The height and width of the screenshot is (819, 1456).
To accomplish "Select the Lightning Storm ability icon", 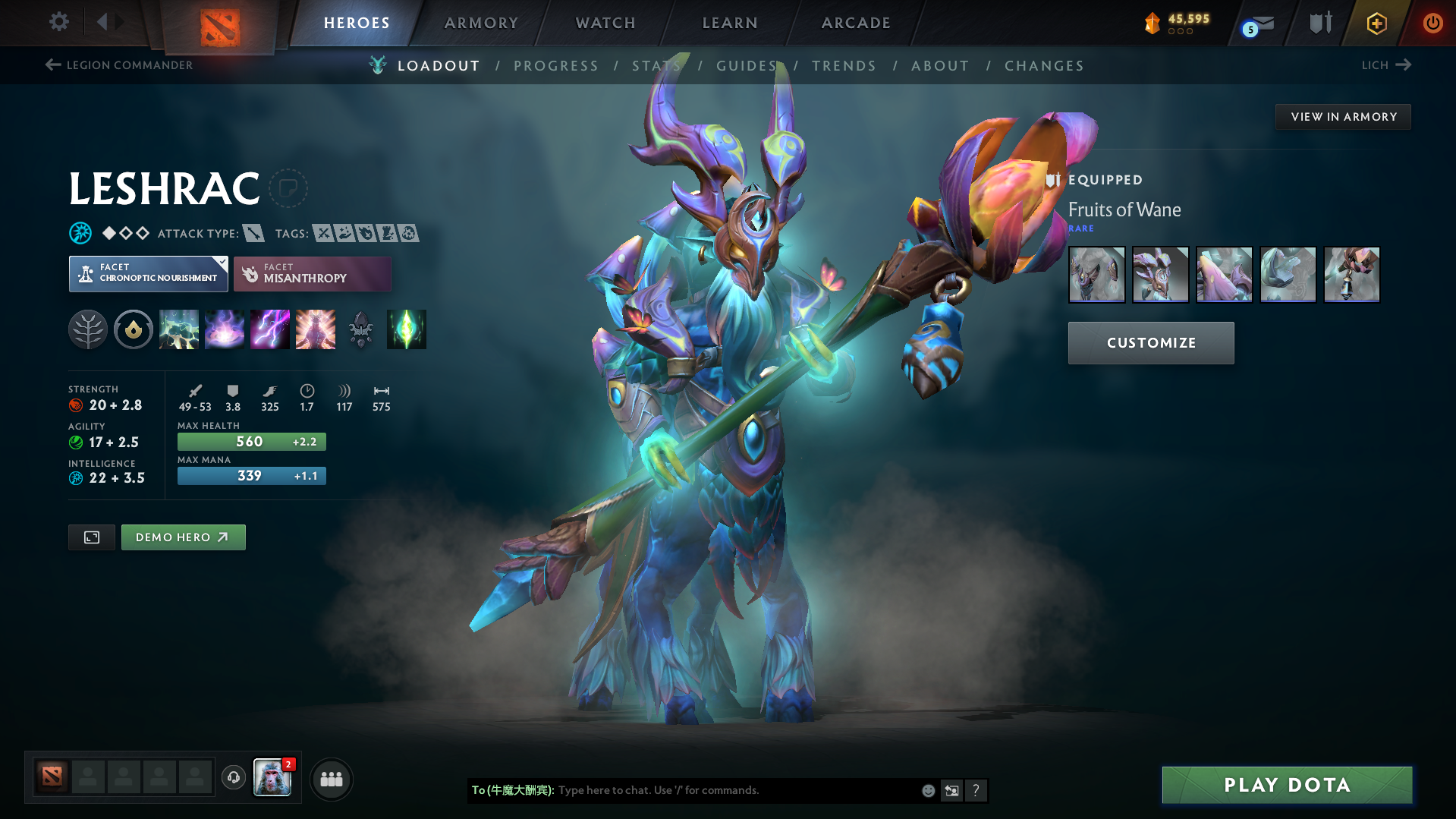I will click(x=269, y=329).
